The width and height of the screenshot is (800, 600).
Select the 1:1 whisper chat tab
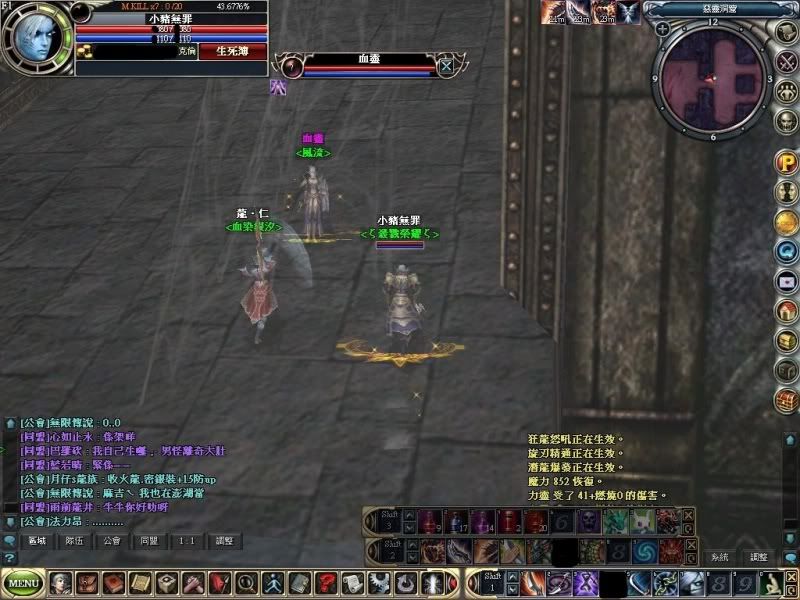tap(186, 541)
